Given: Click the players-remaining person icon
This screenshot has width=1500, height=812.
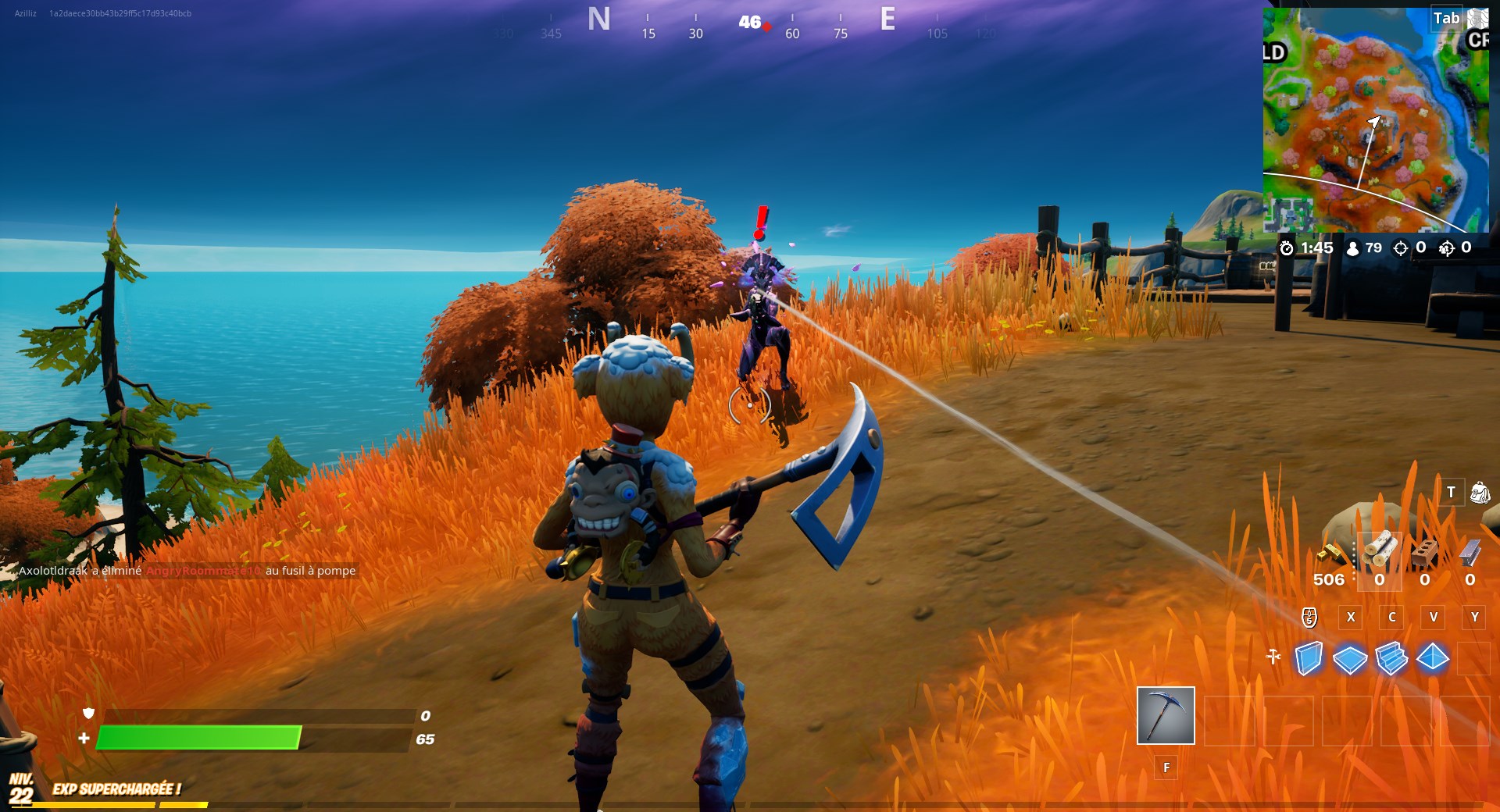Looking at the screenshot, I should point(1354,248).
